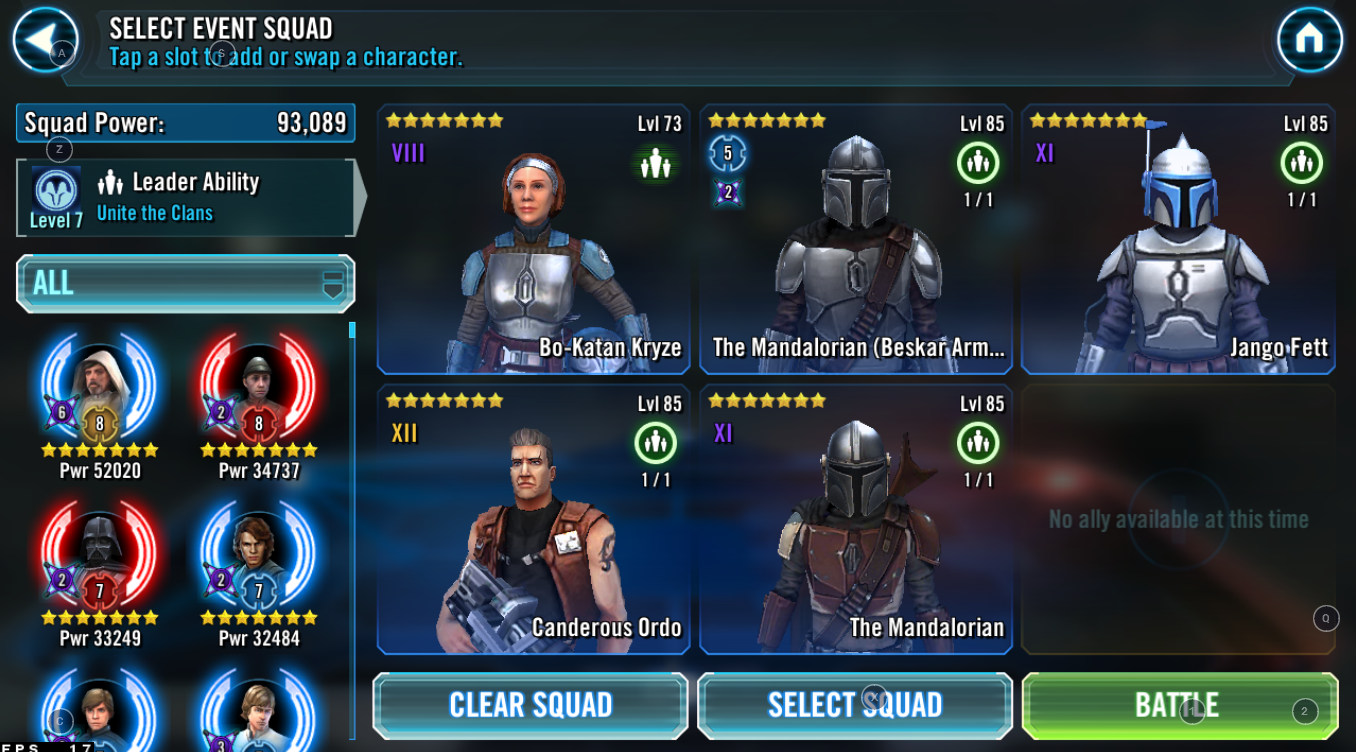Open the ALL character filter dropdown

(185, 284)
